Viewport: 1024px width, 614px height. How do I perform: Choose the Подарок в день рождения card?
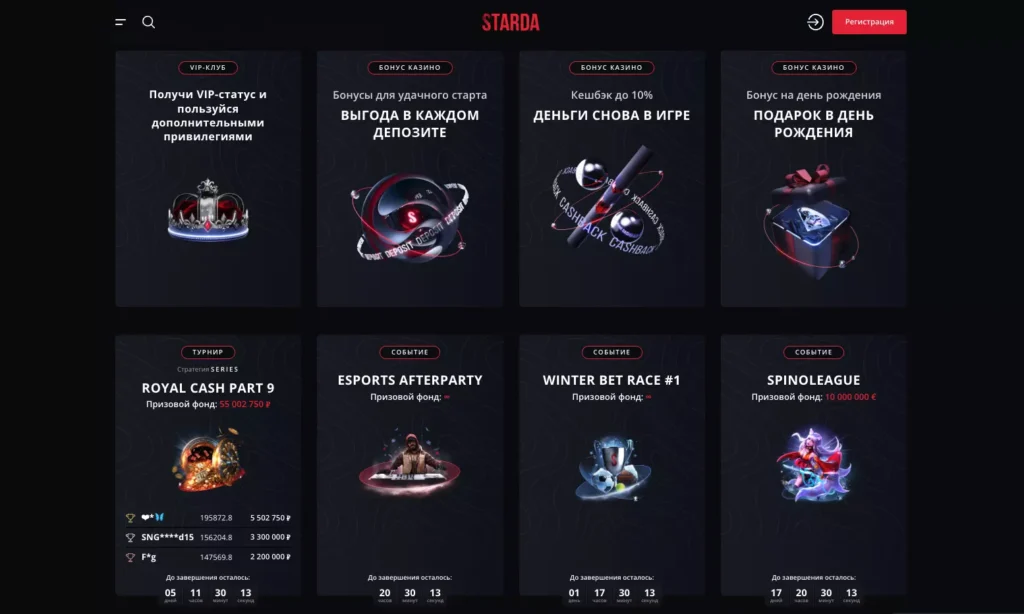tap(813, 180)
